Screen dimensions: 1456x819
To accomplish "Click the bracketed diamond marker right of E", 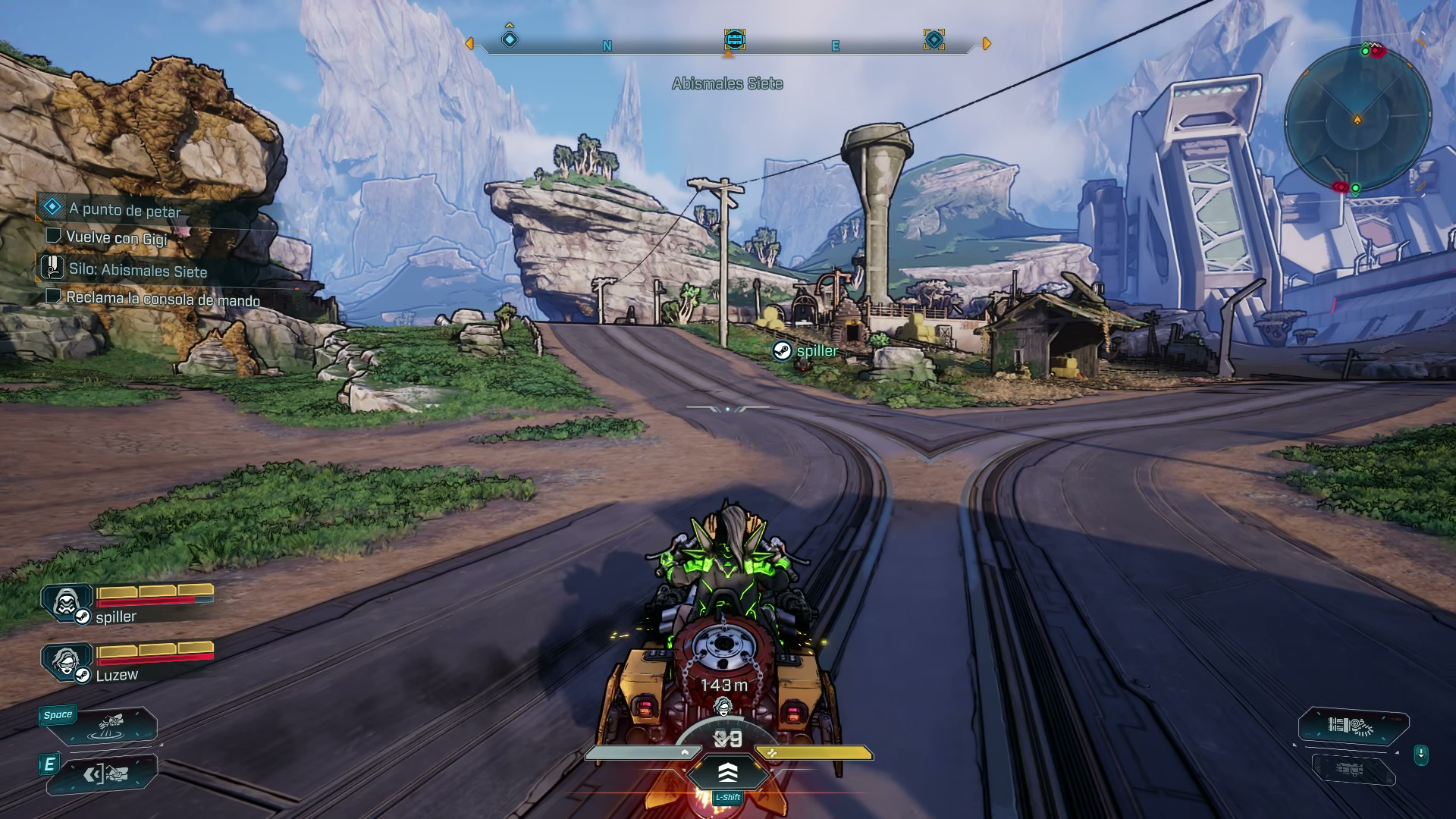I will [934, 39].
